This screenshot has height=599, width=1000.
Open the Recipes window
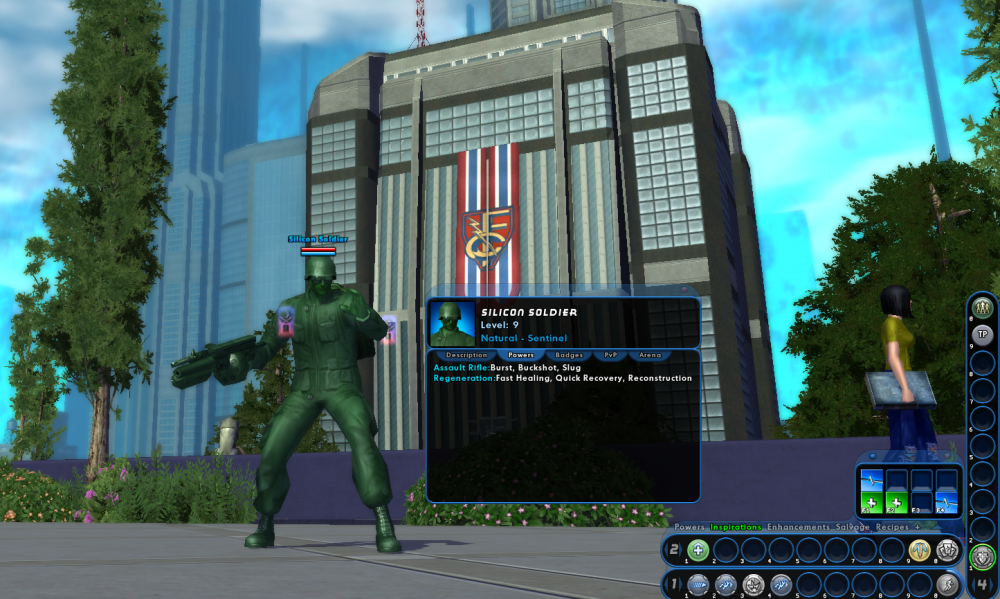pyautogui.click(x=892, y=527)
